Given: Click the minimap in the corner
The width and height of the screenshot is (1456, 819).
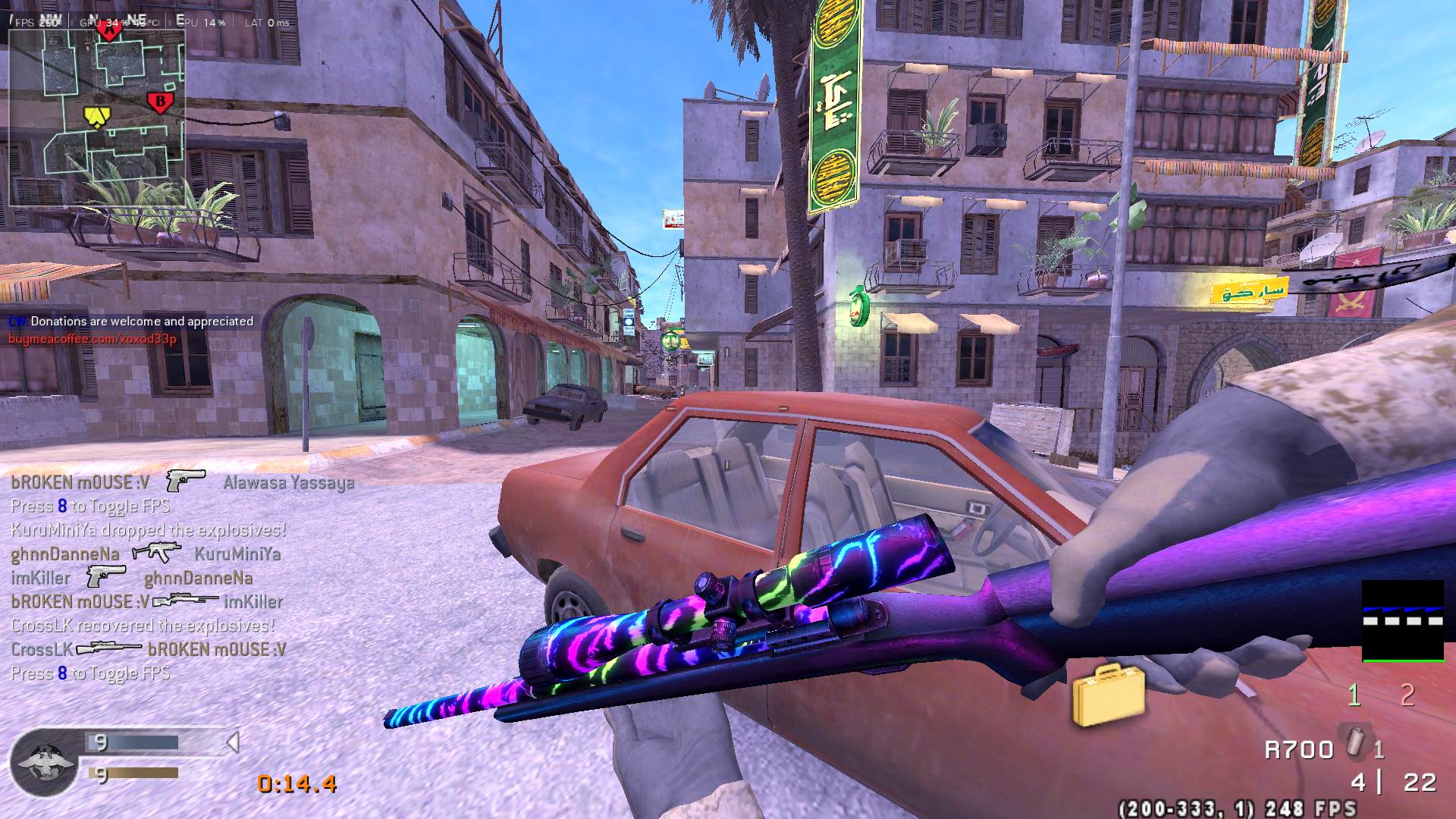Looking at the screenshot, I should coord(97,118).
